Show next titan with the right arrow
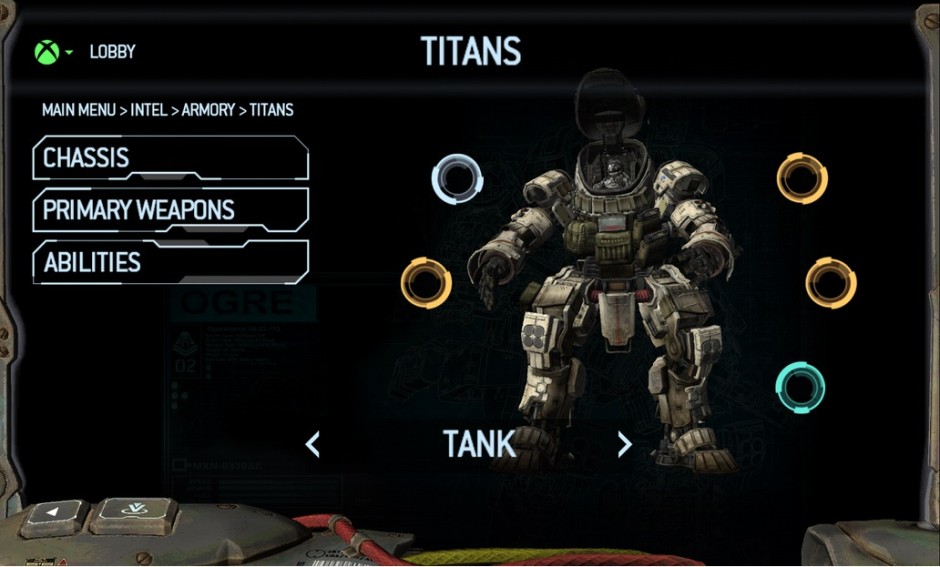This screenshot has width=940, height=567. click(x=625, y=444)
